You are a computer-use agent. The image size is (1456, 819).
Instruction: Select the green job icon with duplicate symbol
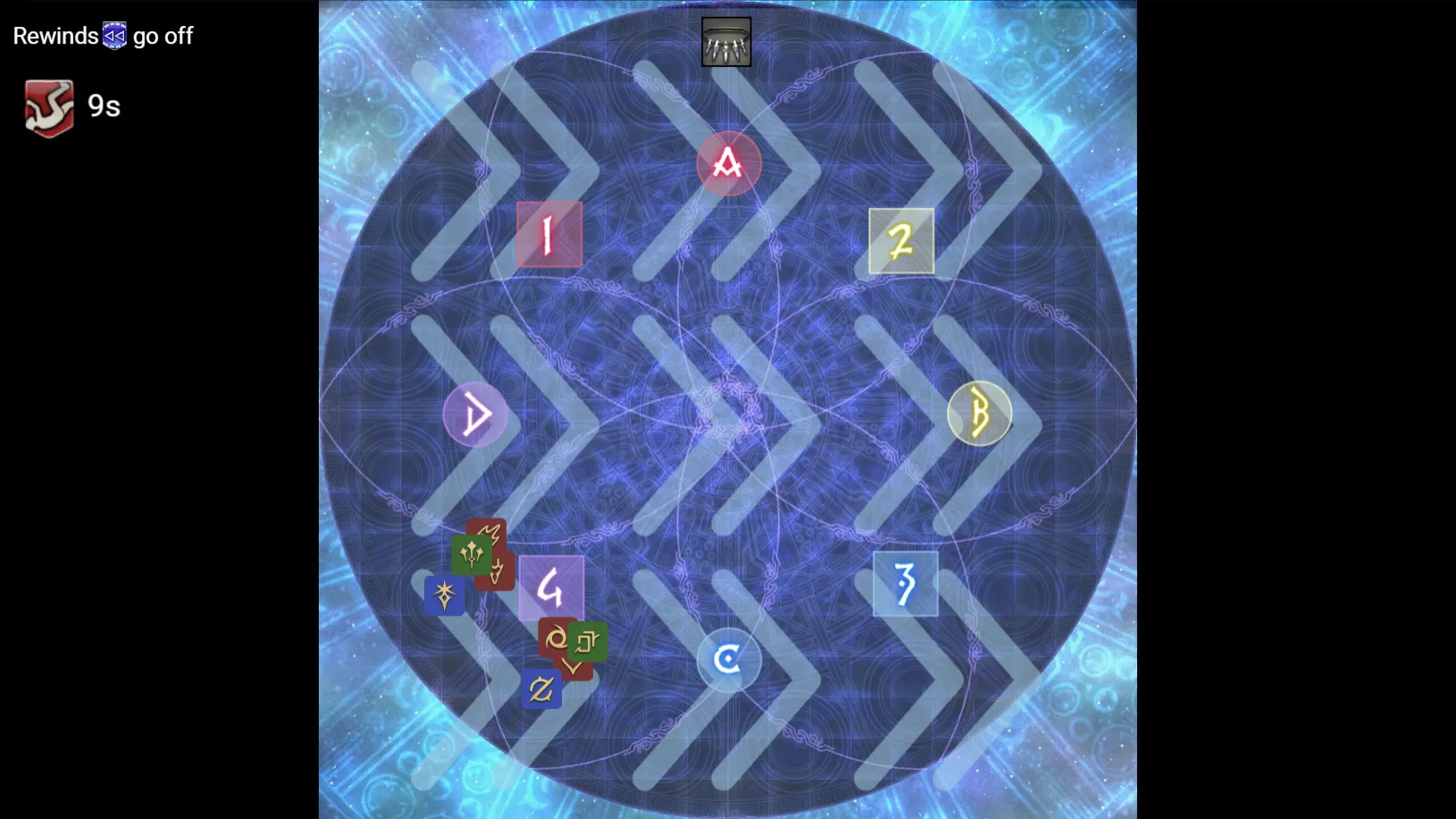pos(588,642)
